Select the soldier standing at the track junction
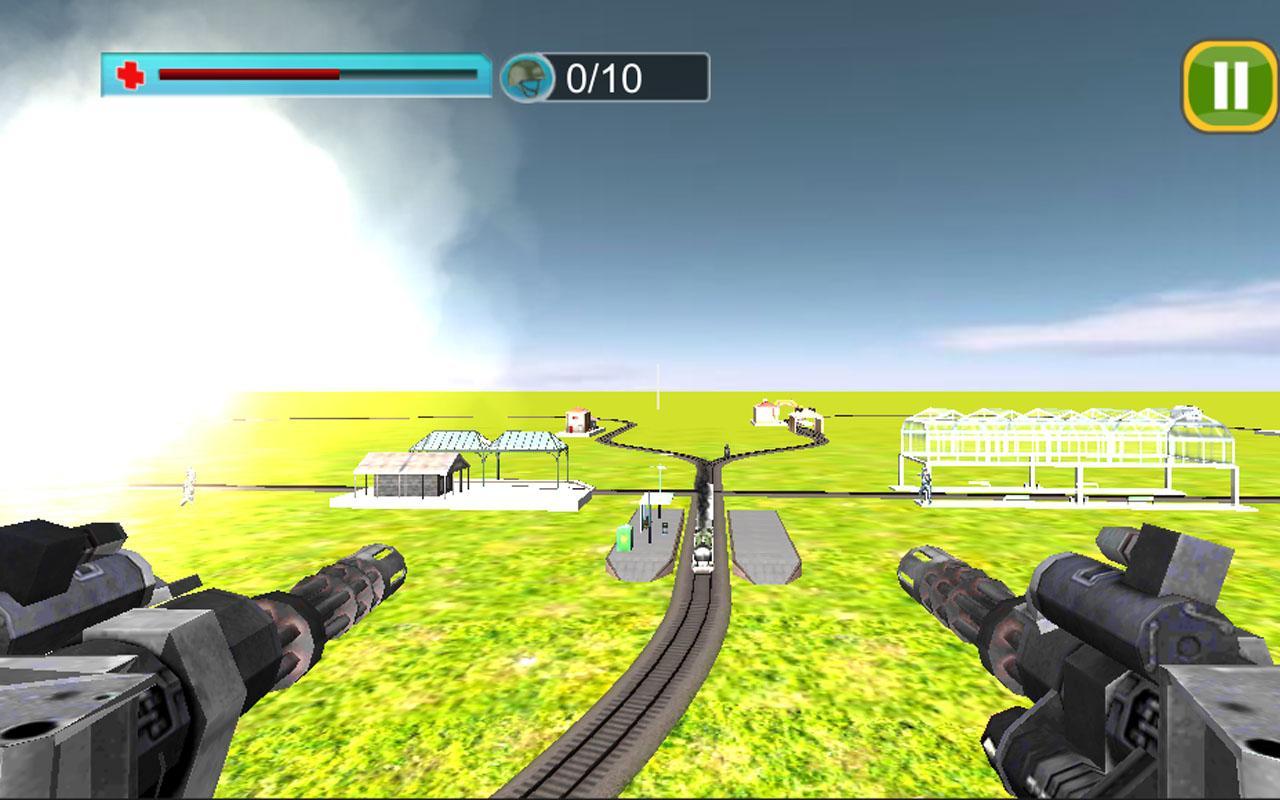The height and width of the screenshot is (800, 1280). pyautogui.click(x=725, y=449)
